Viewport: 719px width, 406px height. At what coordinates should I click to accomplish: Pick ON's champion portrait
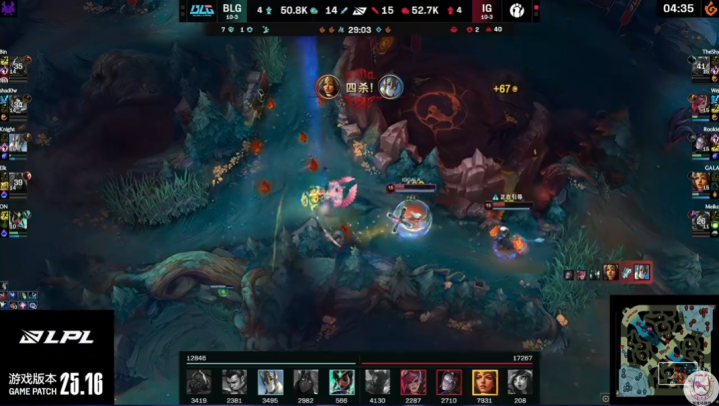coord(18,219)
